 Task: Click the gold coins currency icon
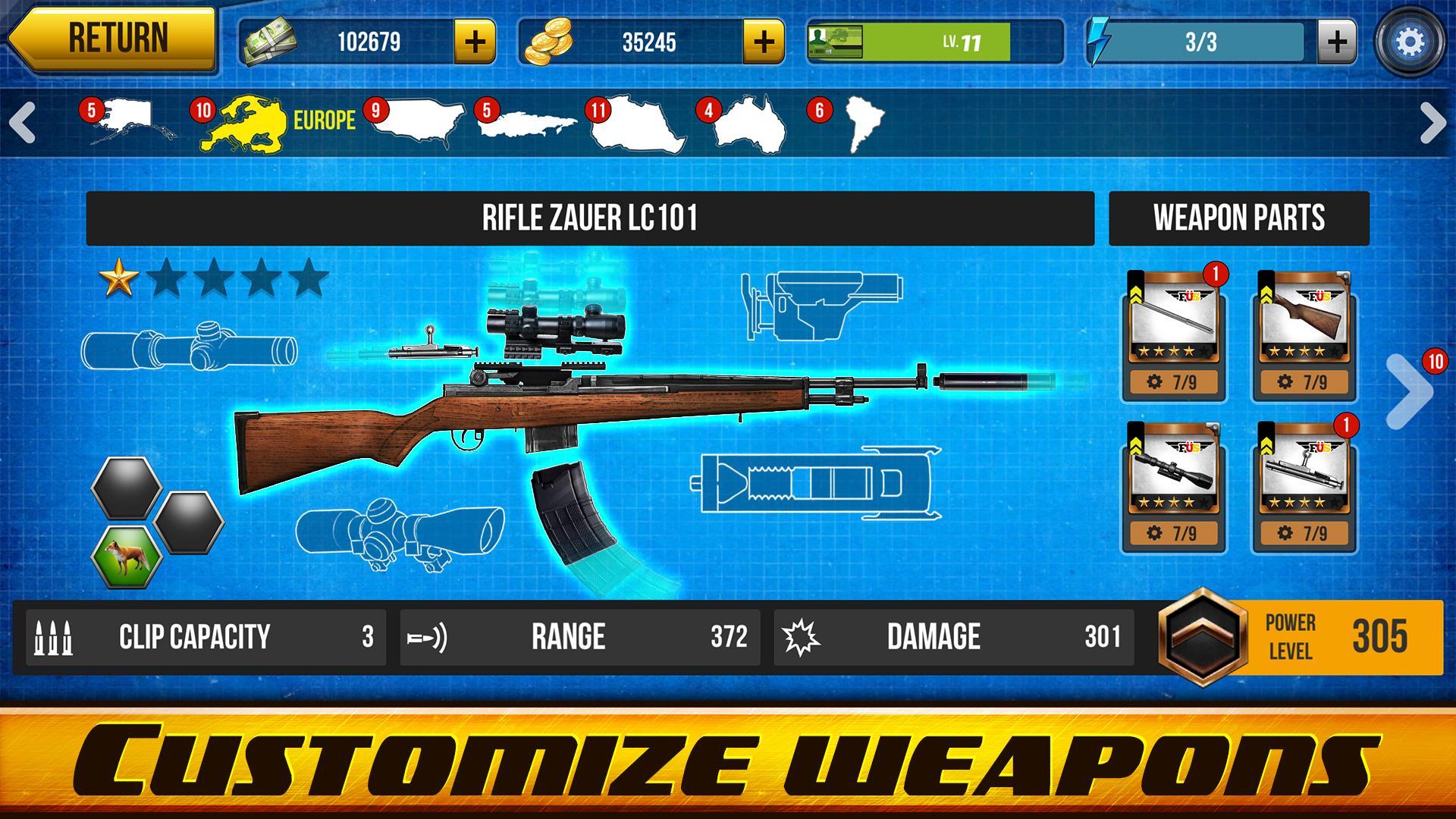click(548, 43)
